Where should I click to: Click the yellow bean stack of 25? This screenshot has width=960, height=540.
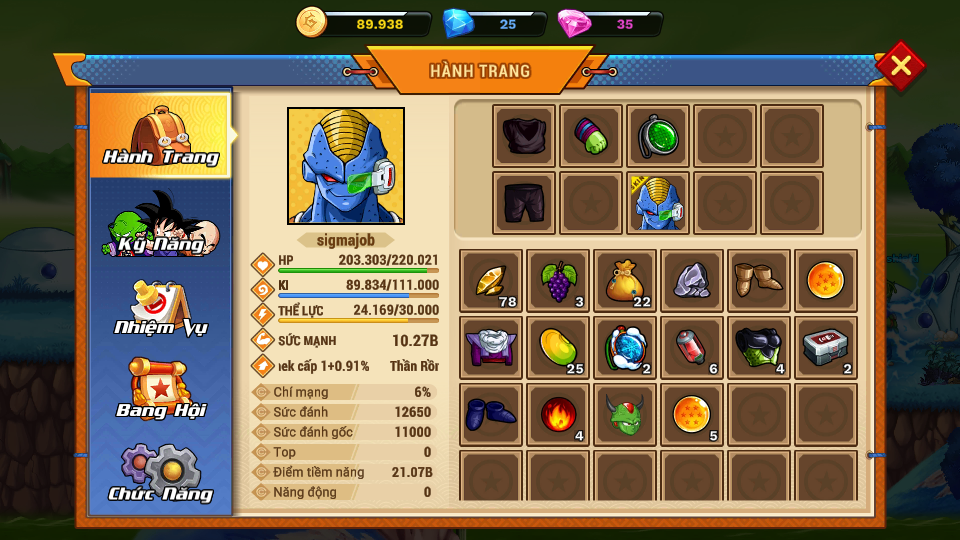557,348
